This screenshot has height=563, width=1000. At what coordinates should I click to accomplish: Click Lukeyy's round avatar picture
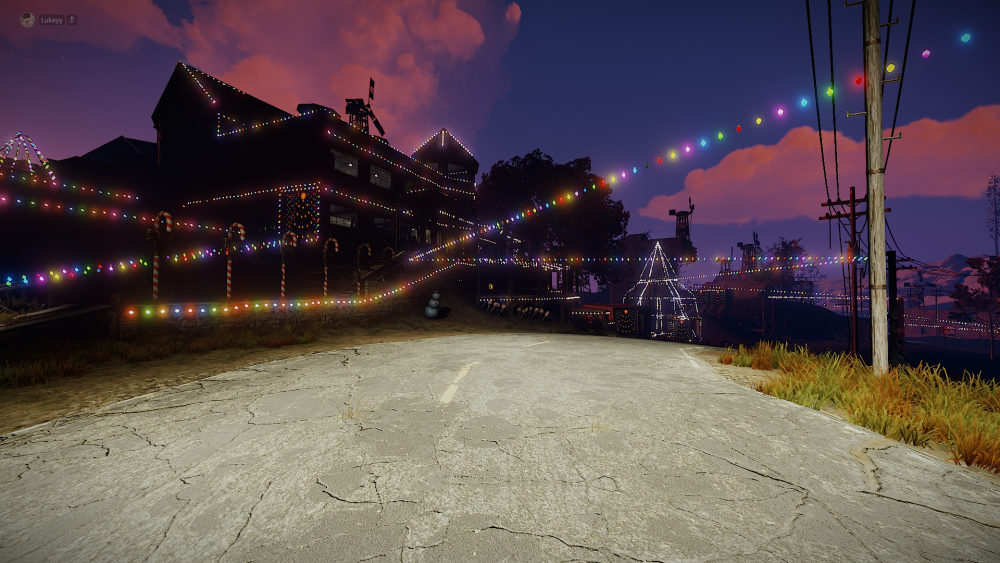coord(27,19)
